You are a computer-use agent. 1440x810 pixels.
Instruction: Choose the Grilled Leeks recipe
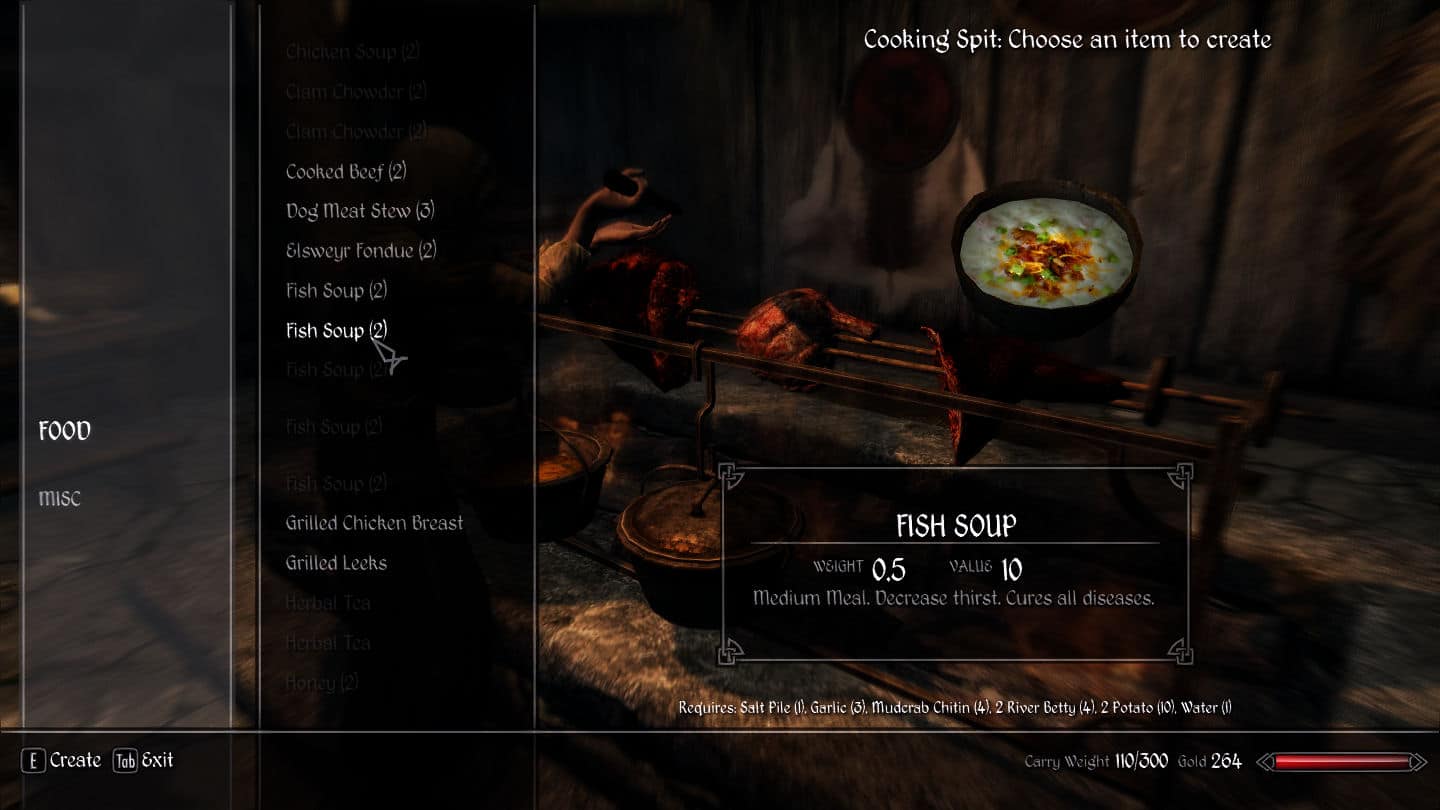pyautogui.click(x=336, y=563)
